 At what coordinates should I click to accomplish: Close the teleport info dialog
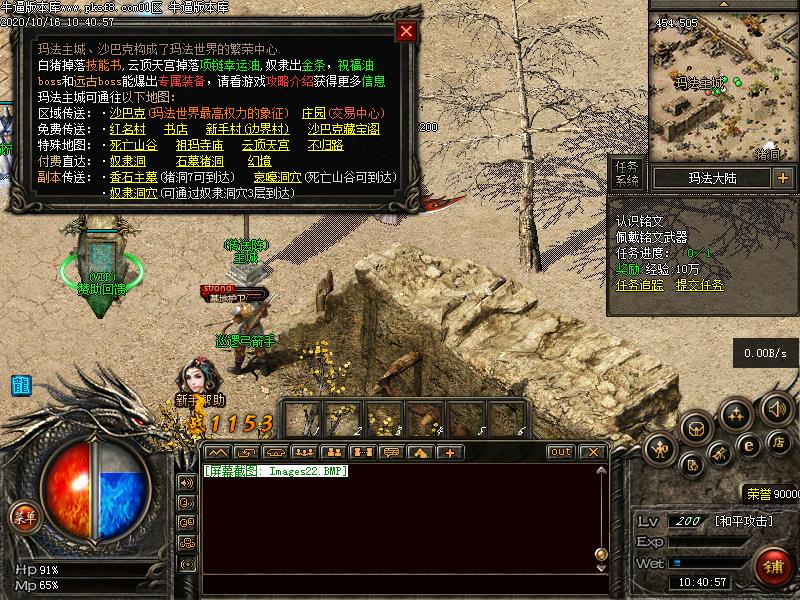[406, 31]
